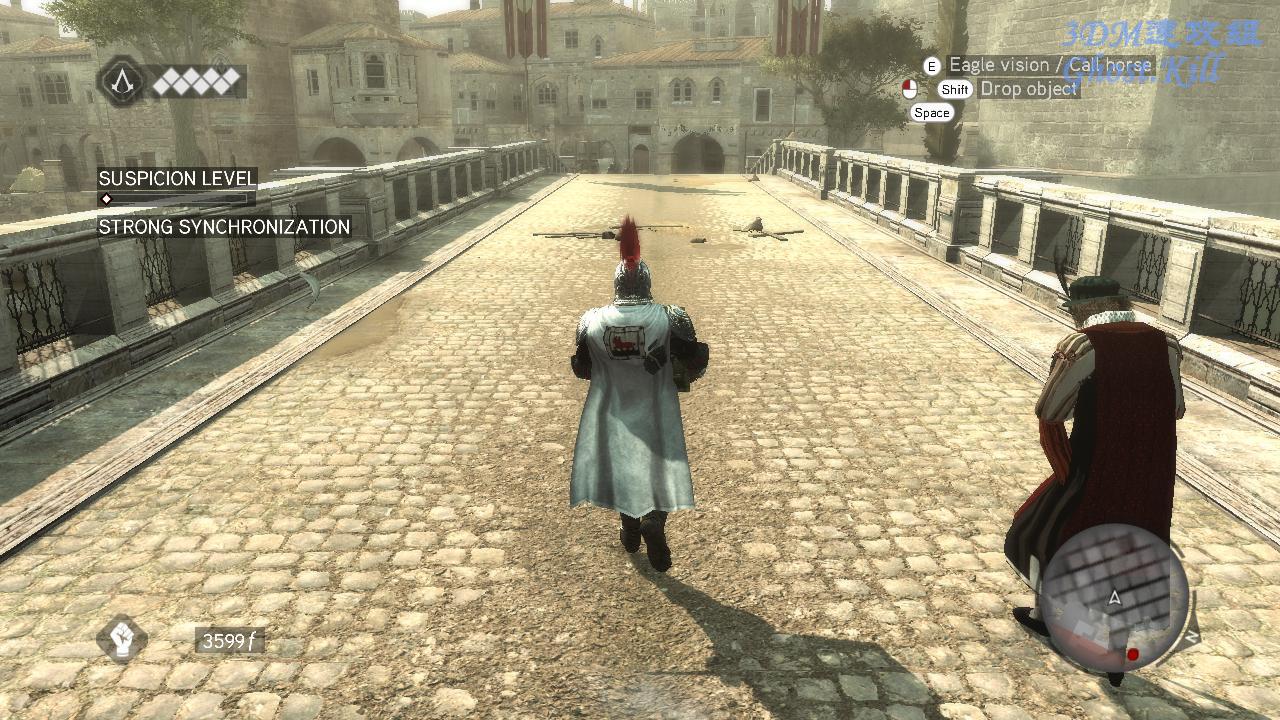Click the circular minimap
The height and width of the screenshot is (720, 1280).
coord(1114,597)
